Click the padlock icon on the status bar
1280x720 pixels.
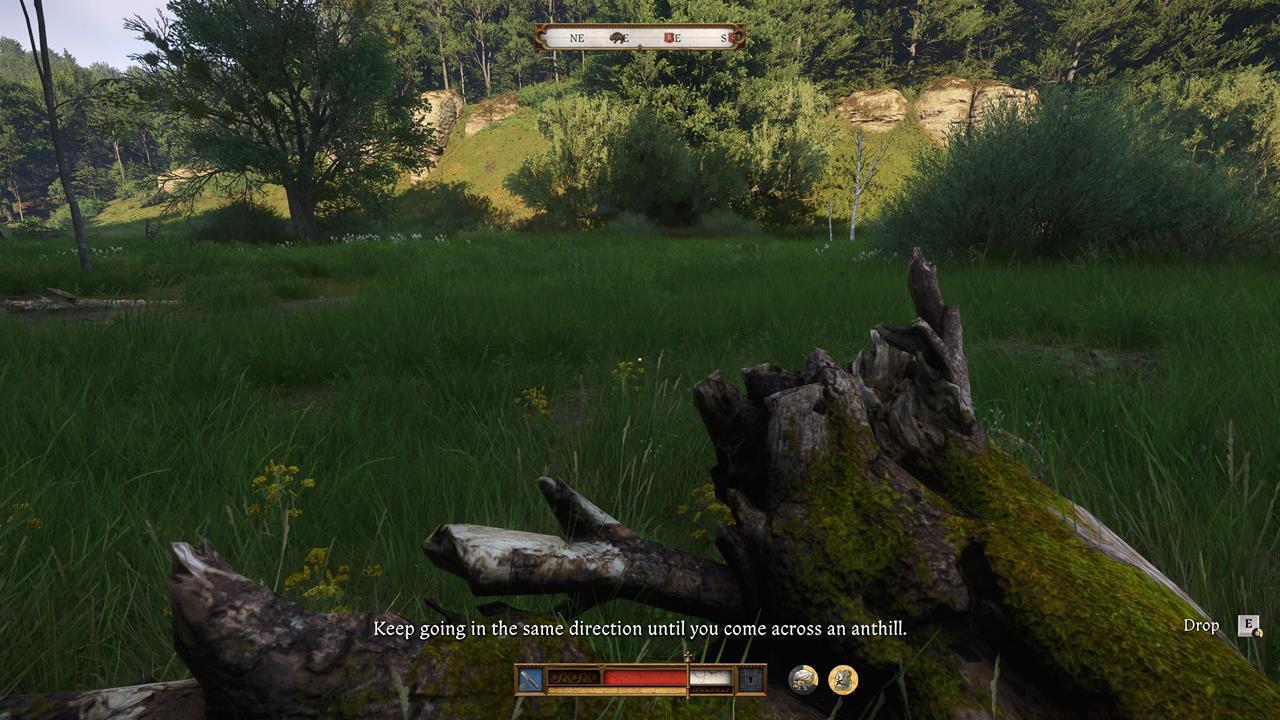[x=750, y=678]
